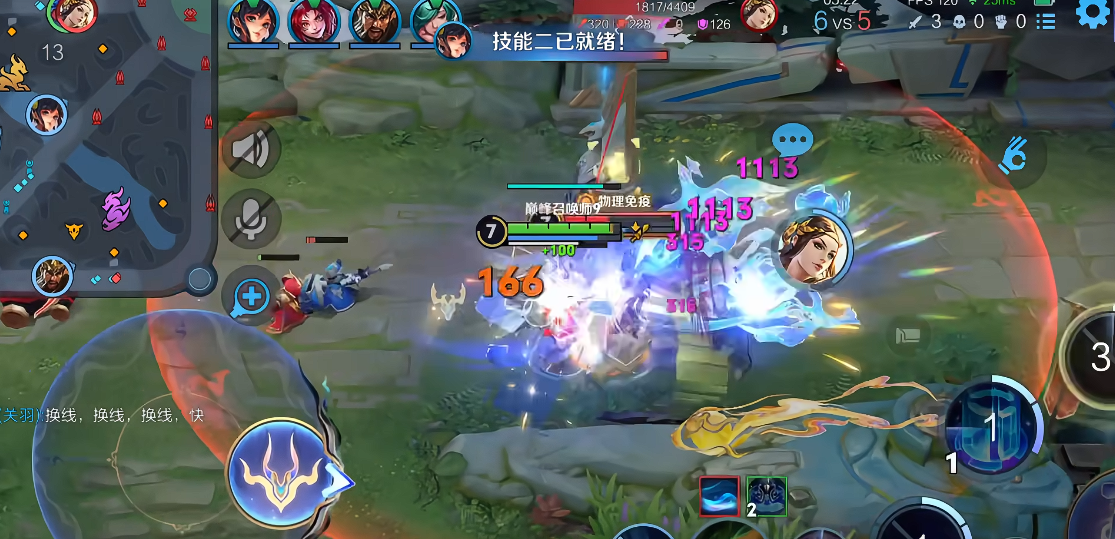Use the green-bordered armor item
Screen dimensions: 1115x539
tap(767, 496)
